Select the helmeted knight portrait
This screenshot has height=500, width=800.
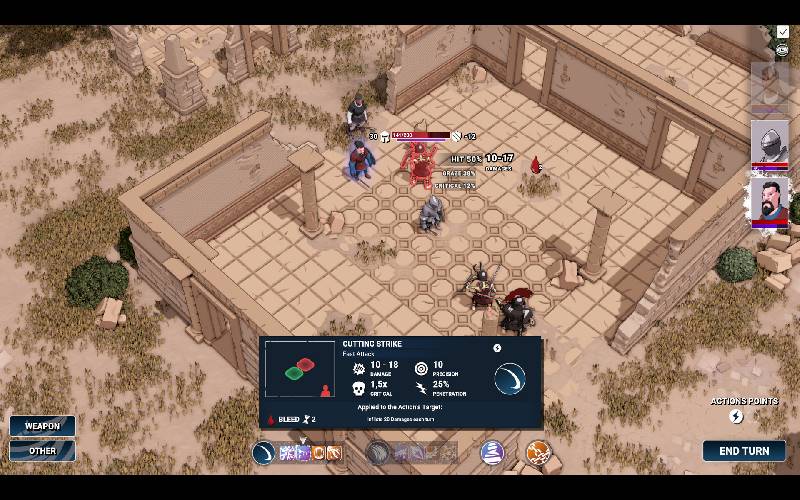tap(769, 141)
